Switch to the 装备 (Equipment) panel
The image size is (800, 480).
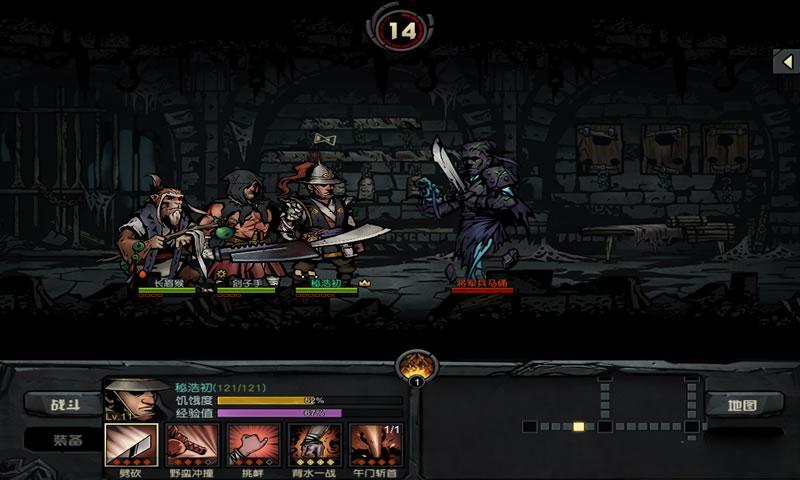(68, 439)
